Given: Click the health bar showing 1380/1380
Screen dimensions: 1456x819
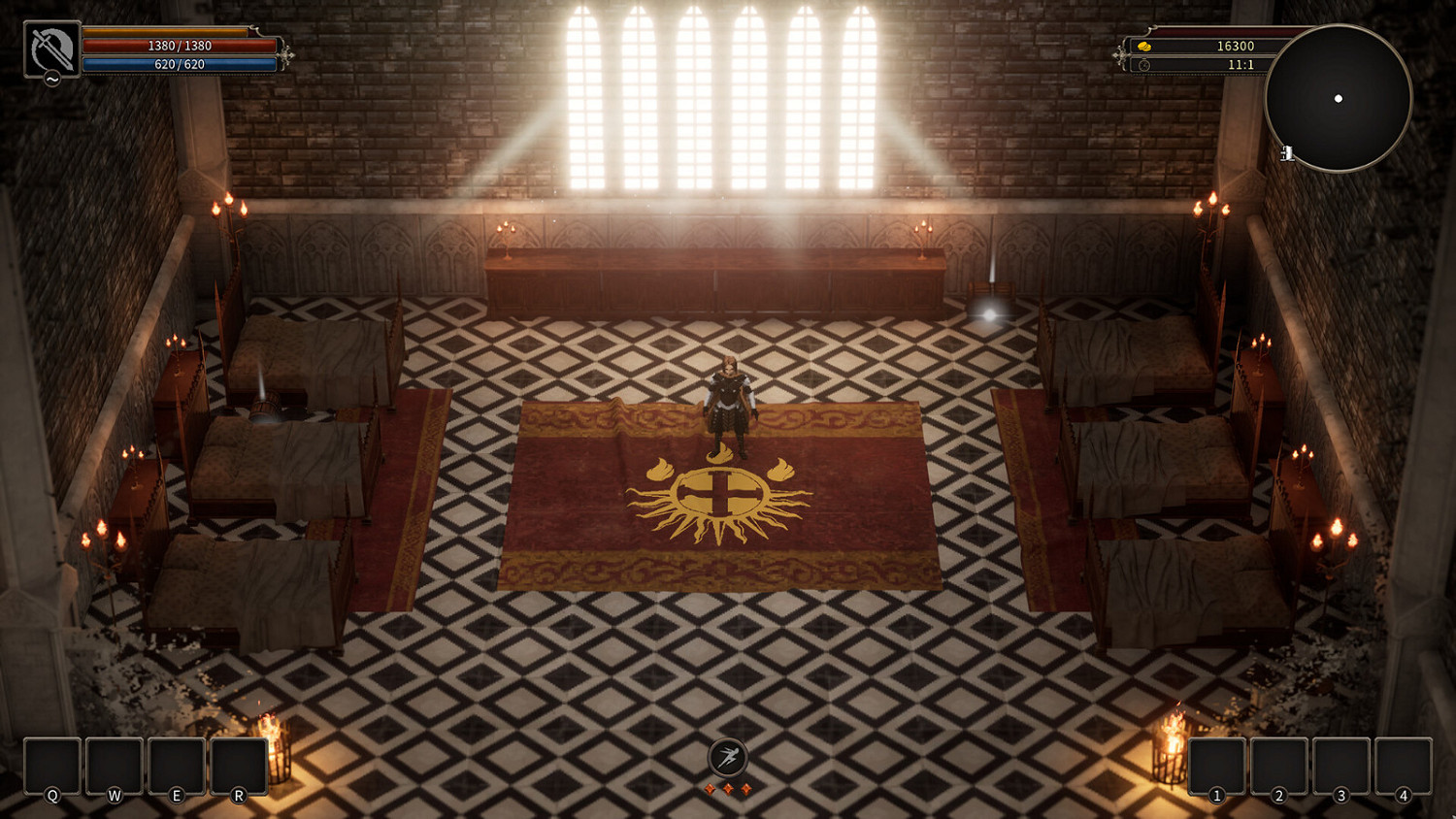Looking at the screenshot, I should 180,44.
